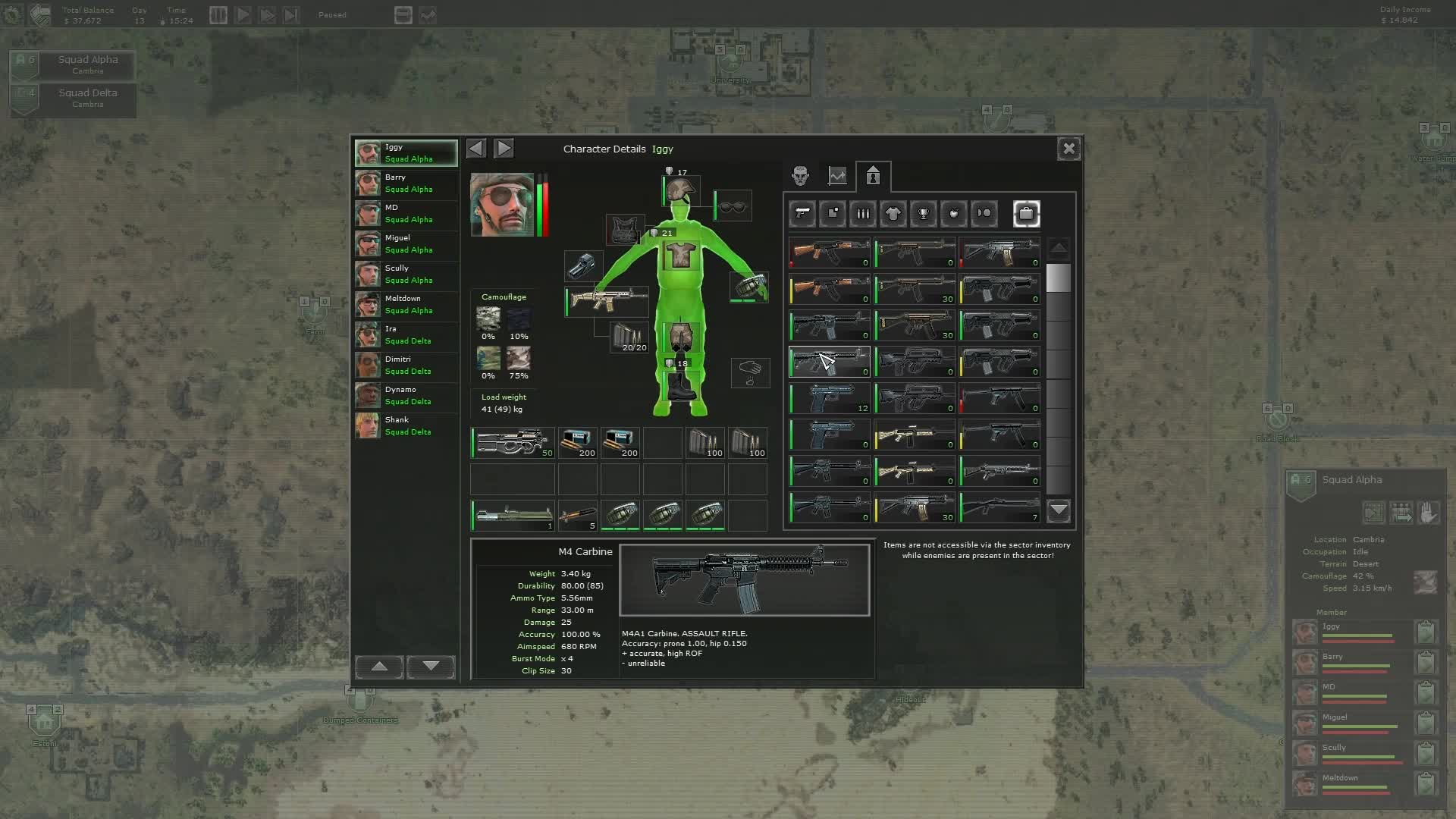Screen dimensions: 1456x819
Task: Select Scully from the Squad Alpha roster
Action: [x=405, y=274]
